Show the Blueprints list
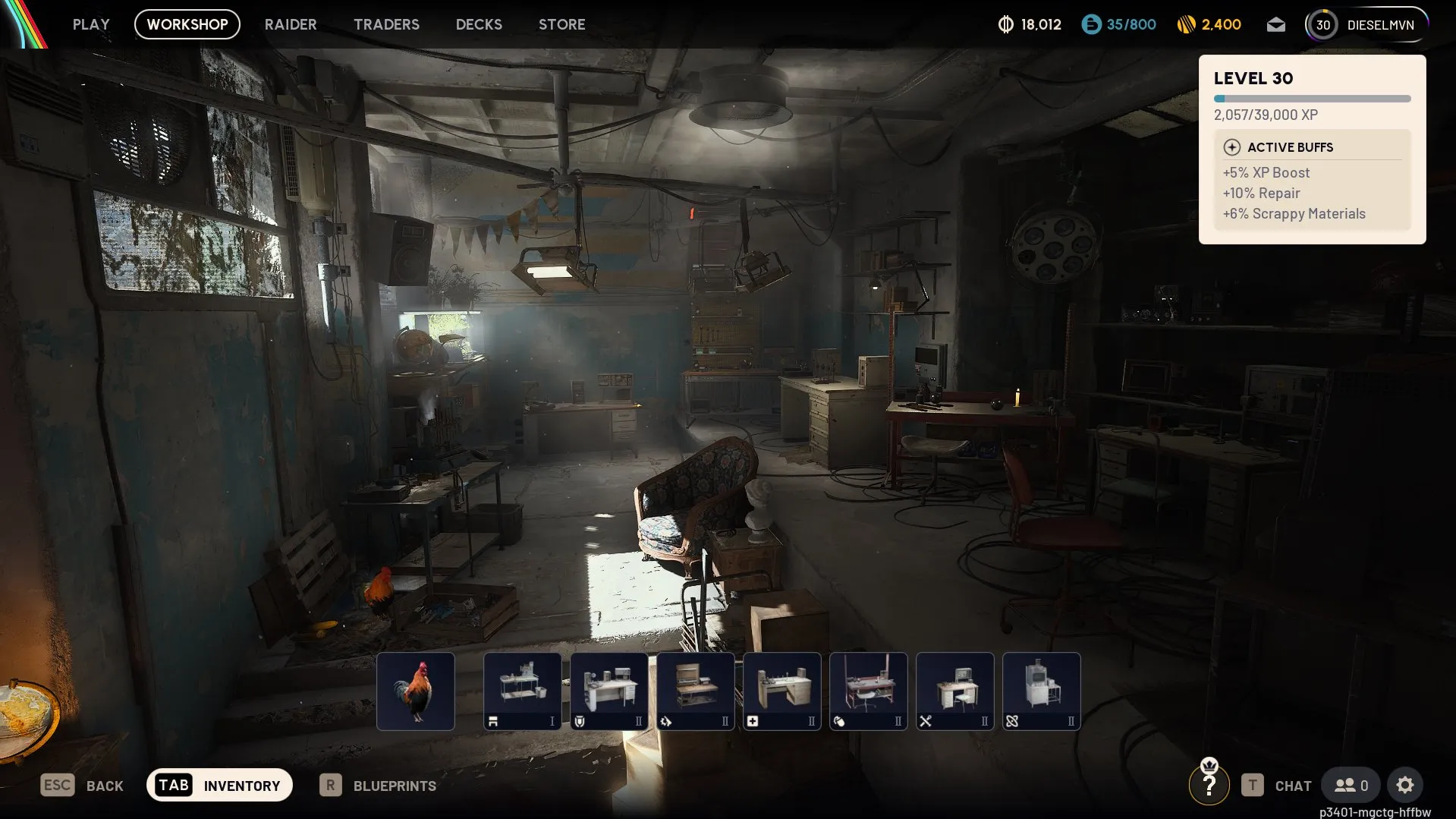Screen dimensions: 1456x819 pyautogui.click(x=379, y=786)
